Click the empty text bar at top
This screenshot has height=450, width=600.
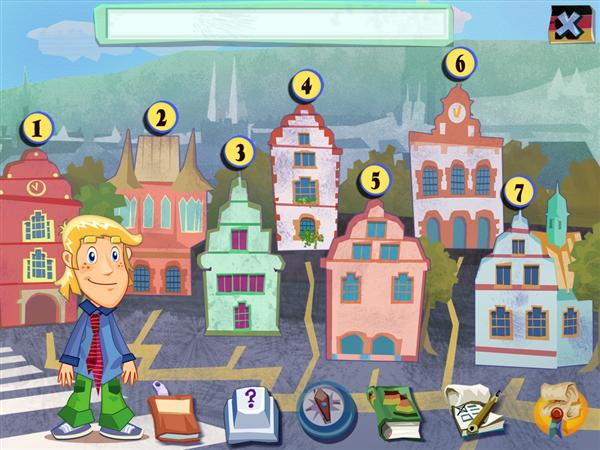[x=274, y=25]
